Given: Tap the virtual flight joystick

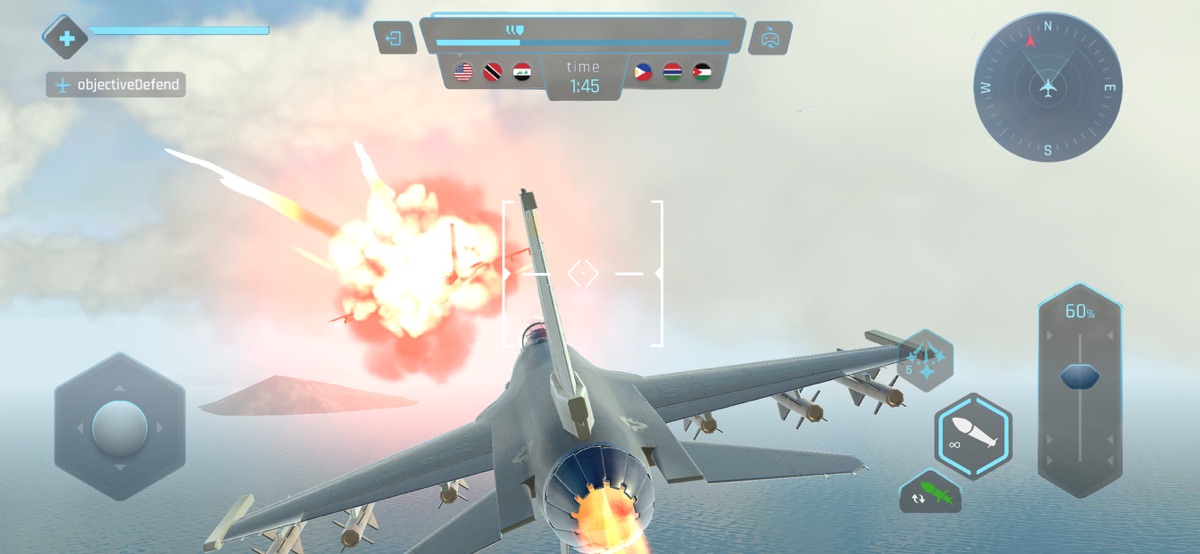Looking at the screenshot, I should coord(120,427).
